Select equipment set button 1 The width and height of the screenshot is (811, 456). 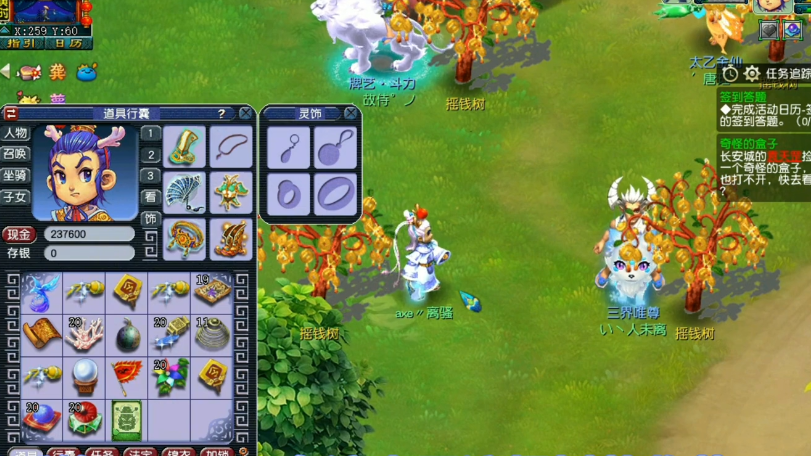coord(150,133)
